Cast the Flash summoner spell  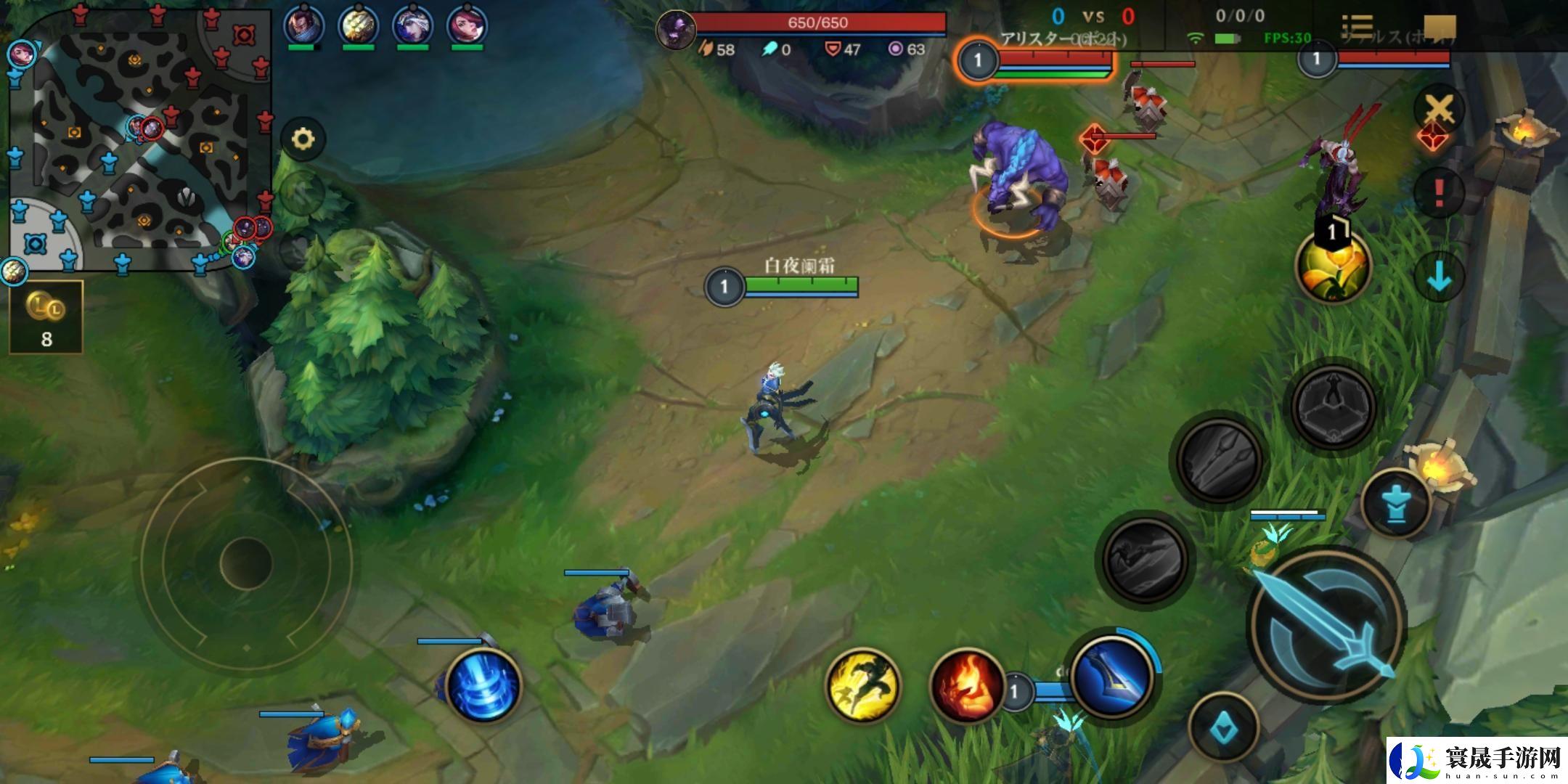863,685
